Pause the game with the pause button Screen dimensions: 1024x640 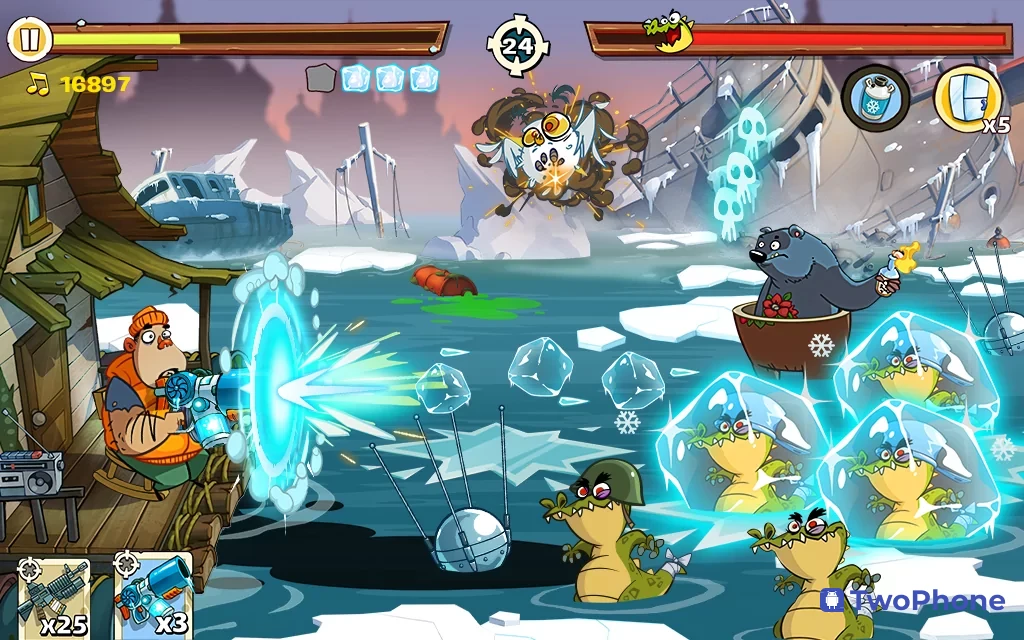pyautogui.click(x=30, y=40)
